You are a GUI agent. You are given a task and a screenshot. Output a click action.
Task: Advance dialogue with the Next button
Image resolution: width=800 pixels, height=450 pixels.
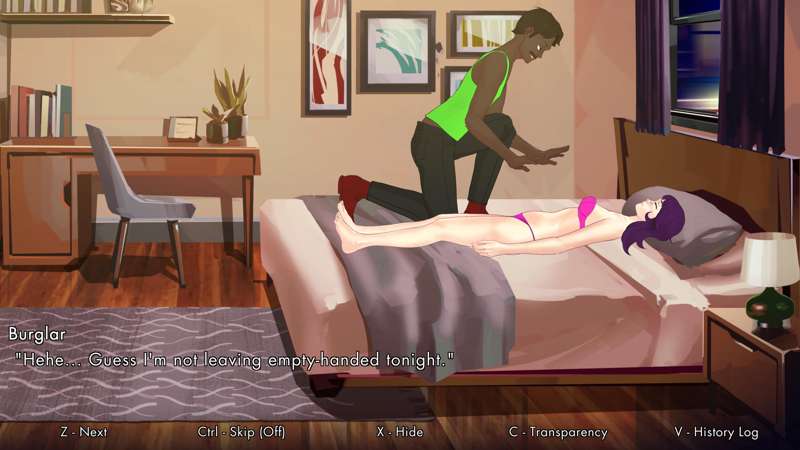(x=84, y=432)
